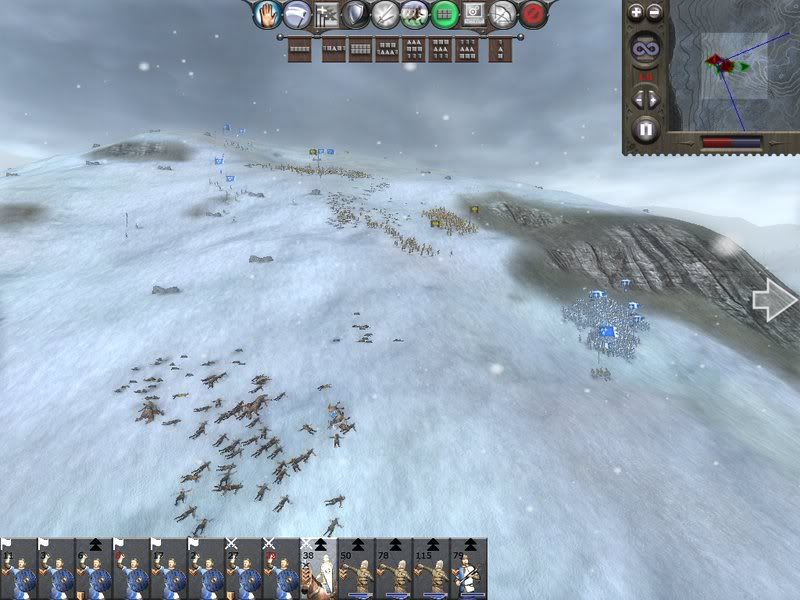Screen dimensions: 800x600
Task: Zoom out the minimap with minus button
Action: [655, 13]
